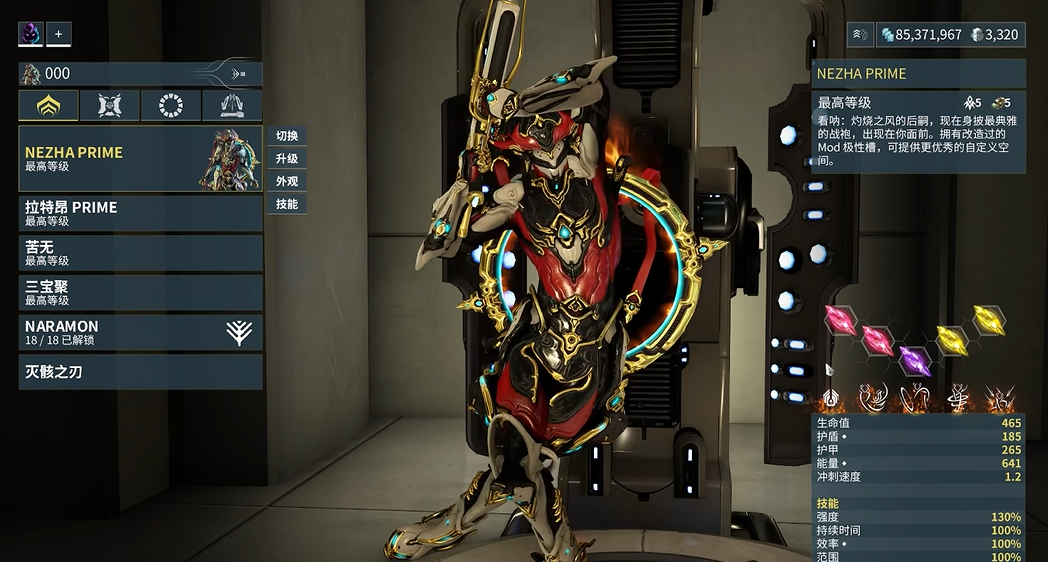Select the purple archon shard slot
Viewport: 1048px width, 562px height.
[x=914, y=359]
